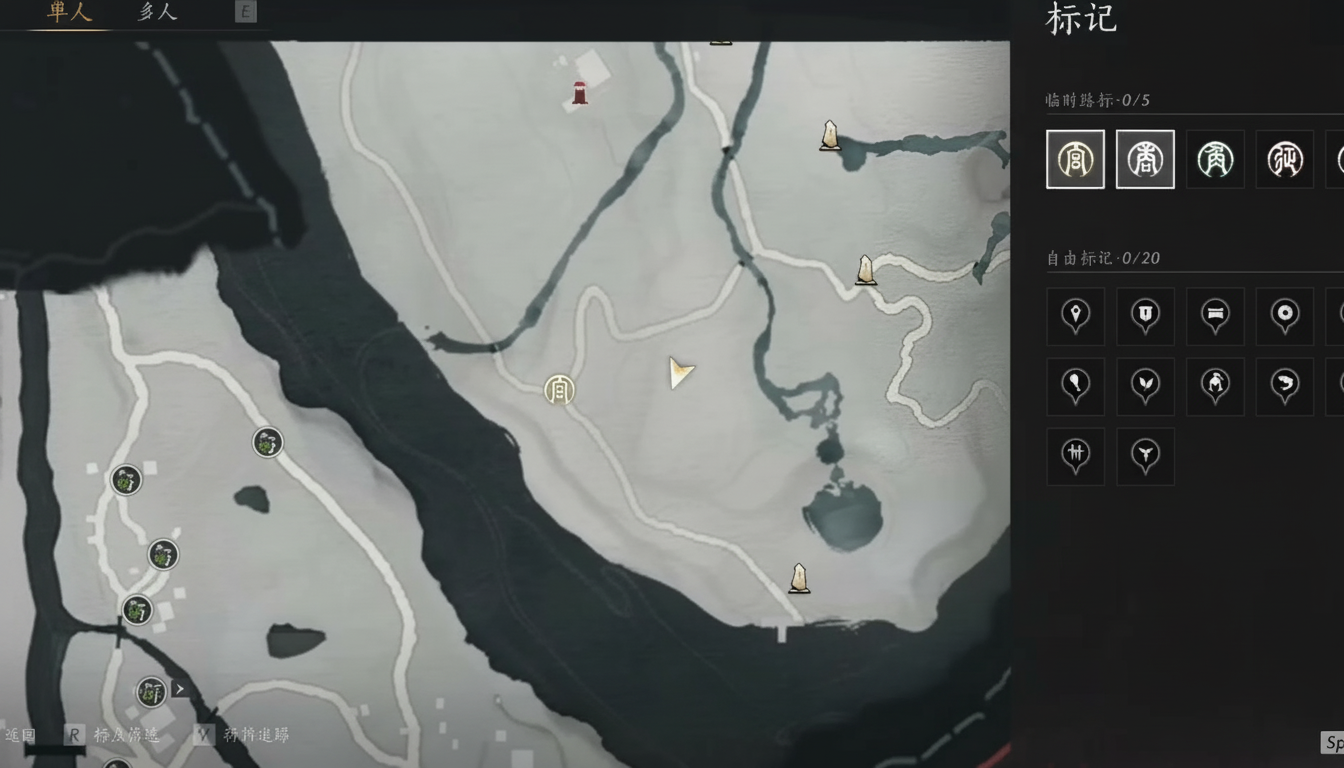The width and height of the screenshot is (1344, 768).
Task: Select the chicken leg food marker
Action: click(1075, 386)
